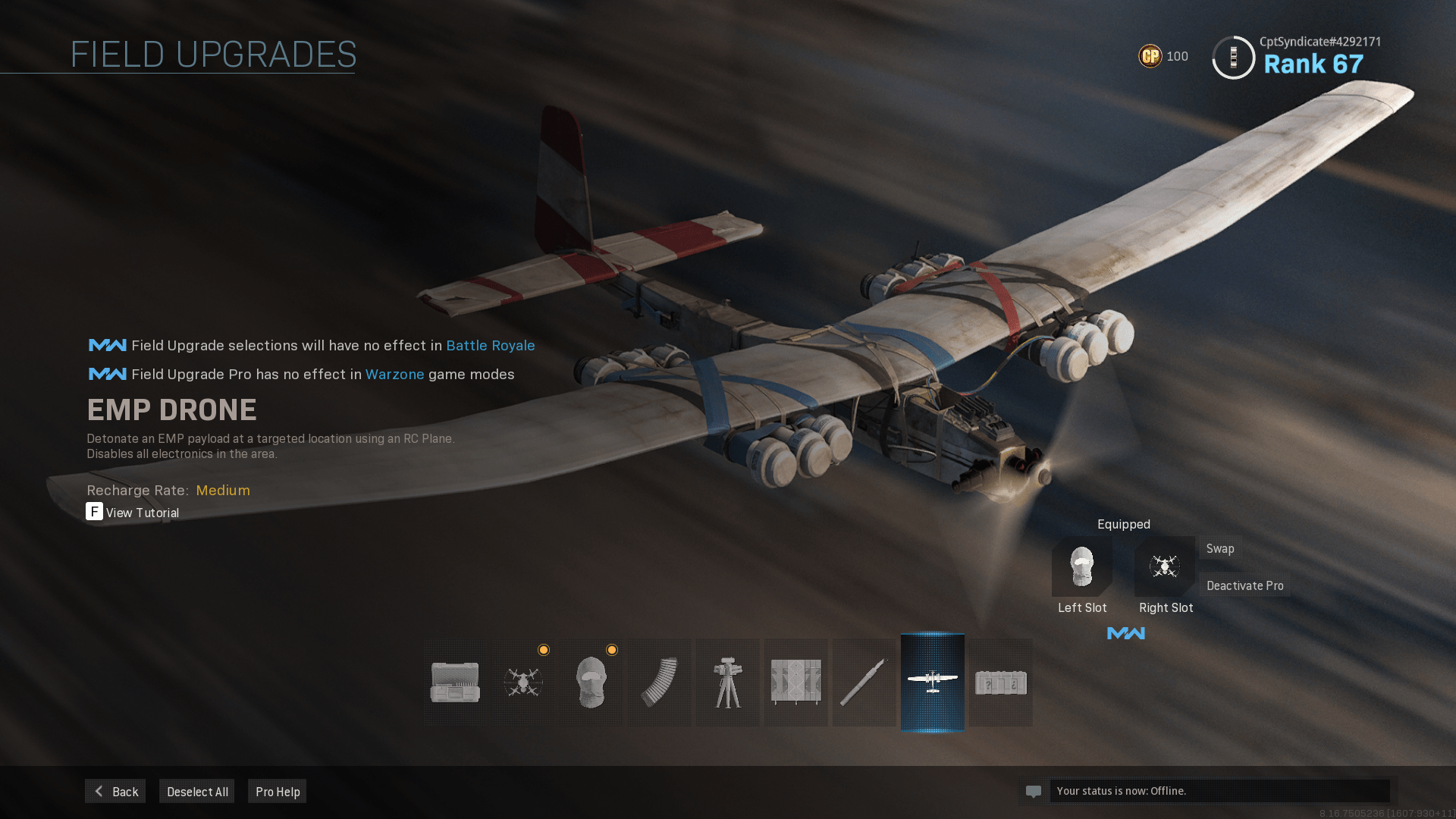Choose the Trophy System tripod tile
Image resolution: width=1456 pixels, height=819 pixels.
click(728, 682)
